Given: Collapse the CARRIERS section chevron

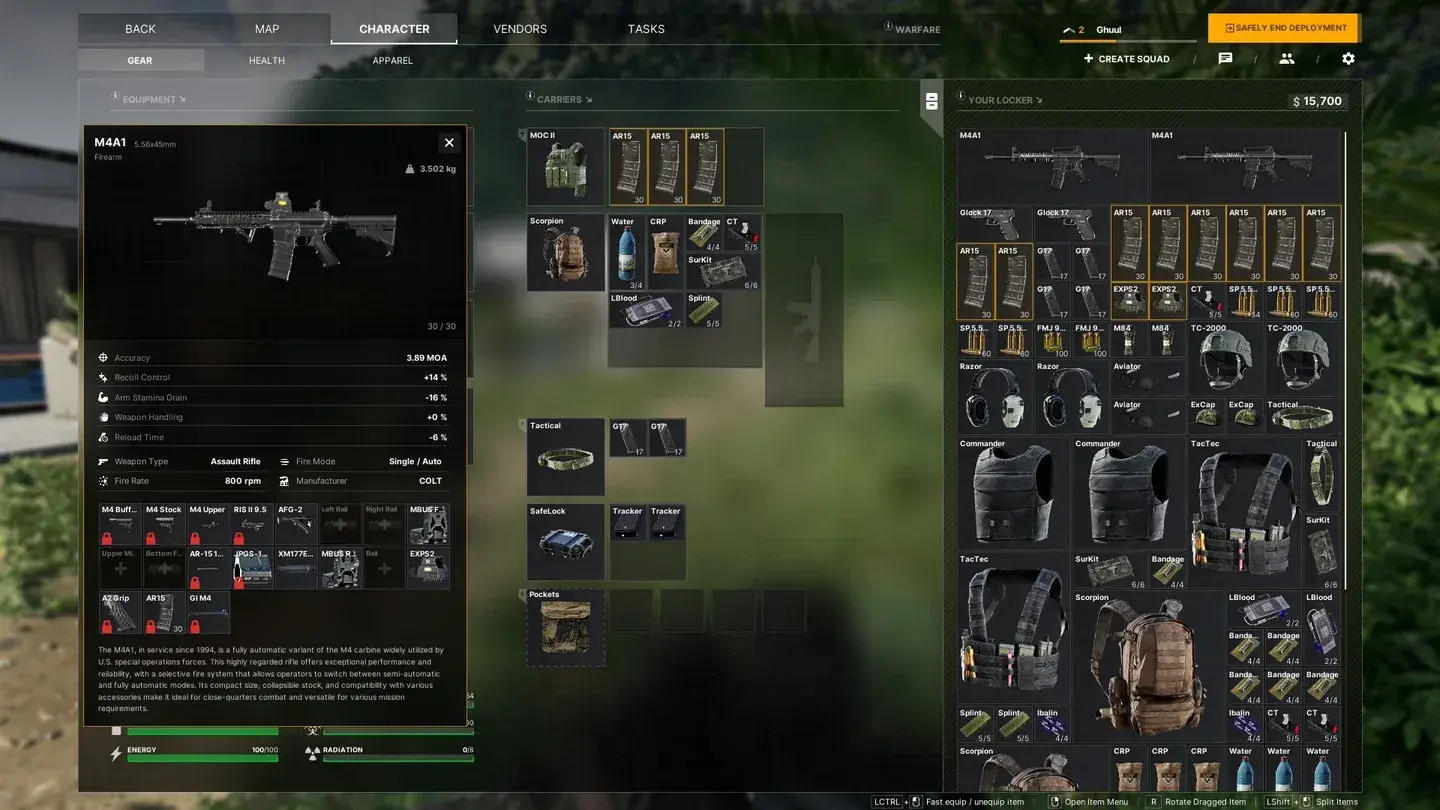Looking at the screenshot, I should (589, 99).
